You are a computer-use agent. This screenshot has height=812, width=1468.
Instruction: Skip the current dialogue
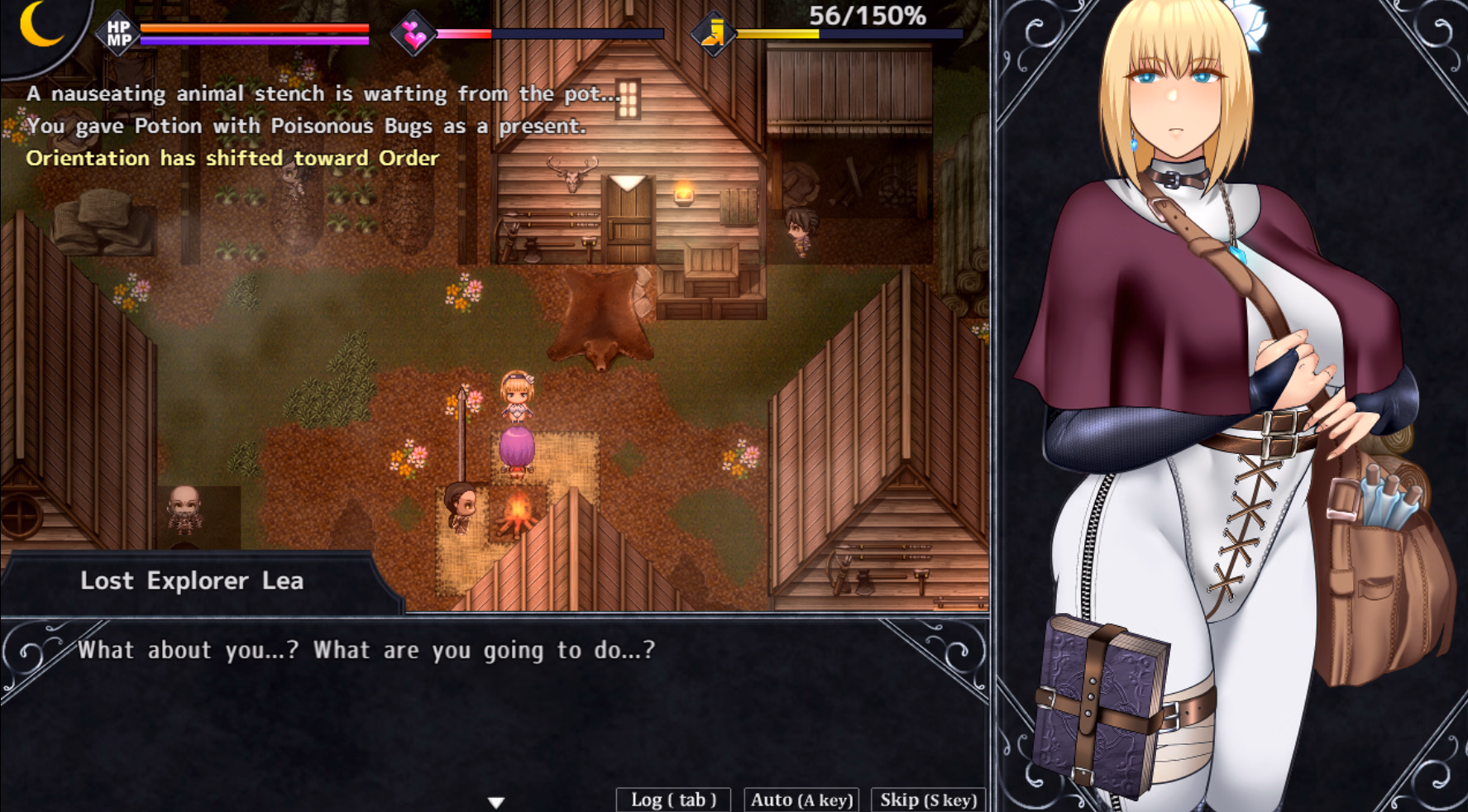928,800
